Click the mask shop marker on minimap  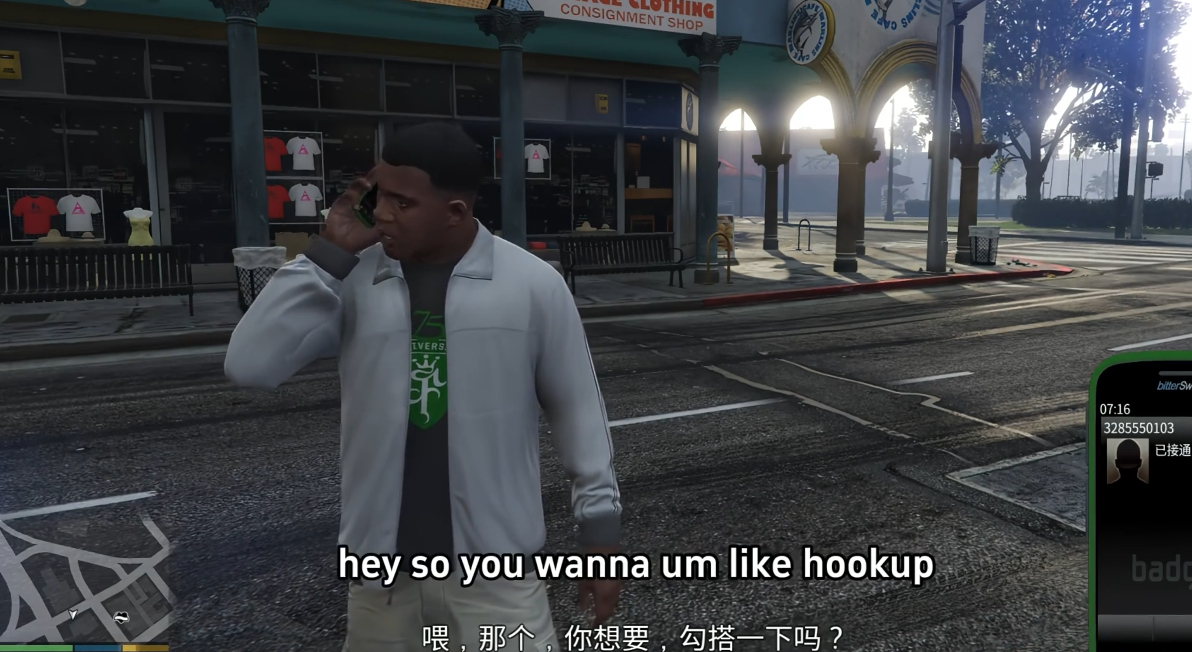tap(122, 617)
